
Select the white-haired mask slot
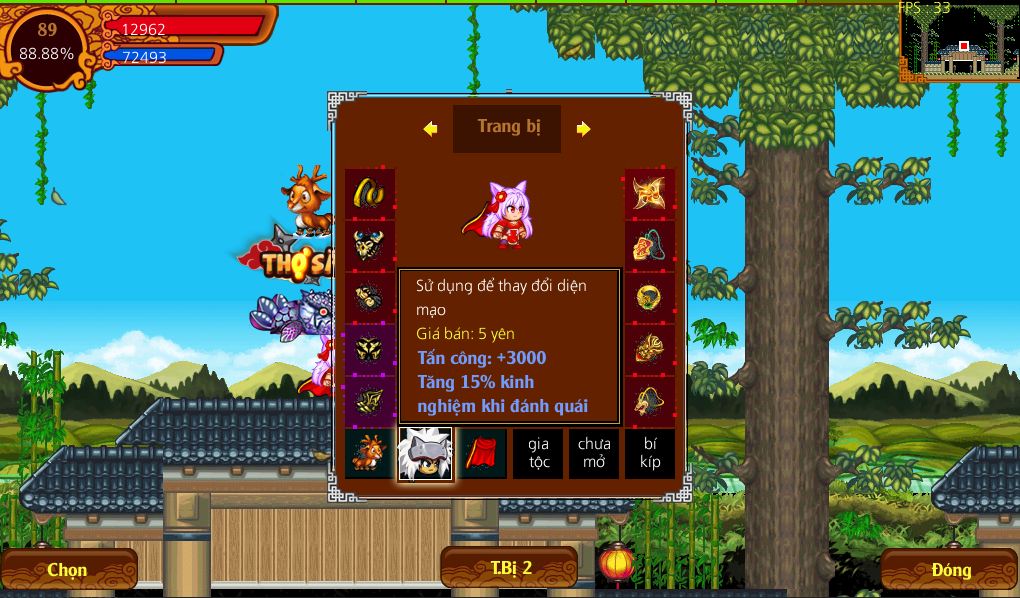pyautogui.click(x=425, y=454)
